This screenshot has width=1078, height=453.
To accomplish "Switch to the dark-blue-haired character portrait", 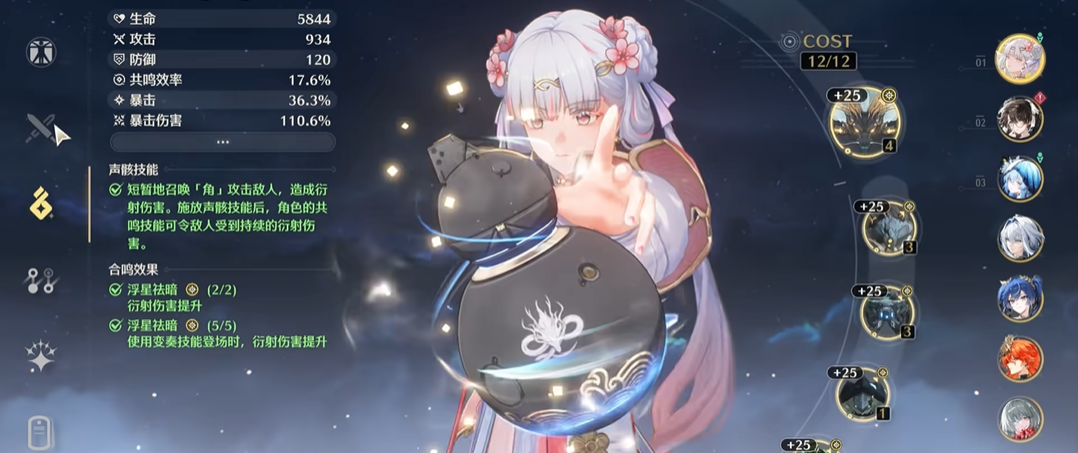I will (1020, 299).
